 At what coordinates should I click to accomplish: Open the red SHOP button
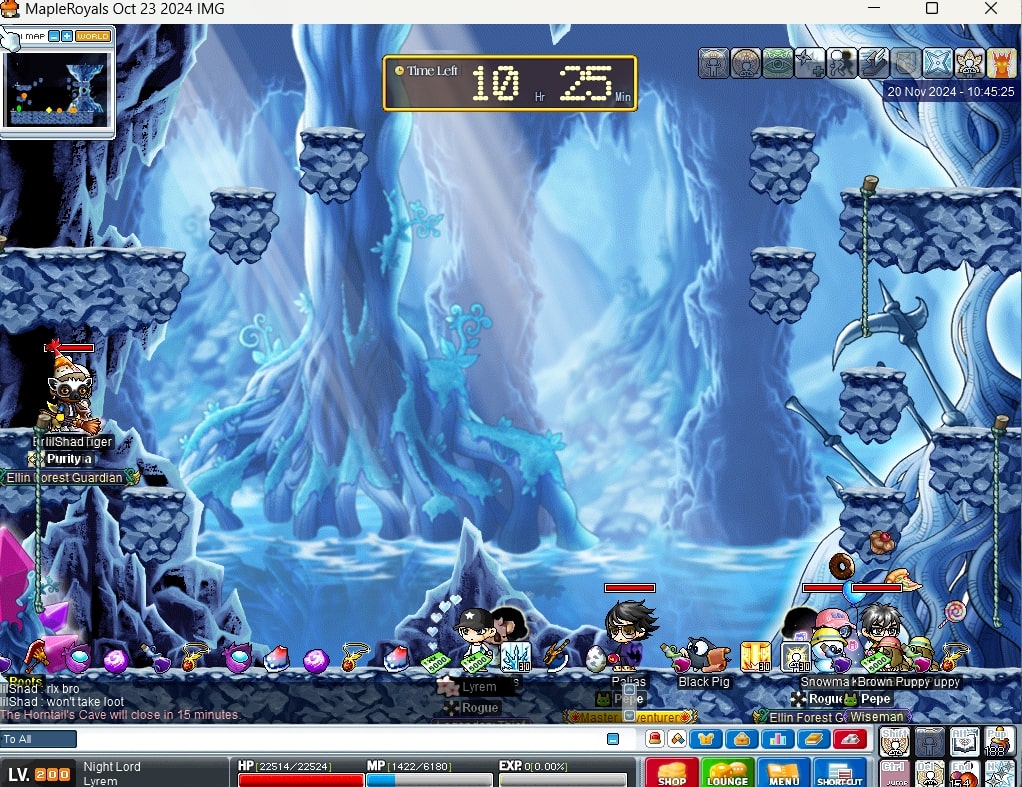point(671,772)
